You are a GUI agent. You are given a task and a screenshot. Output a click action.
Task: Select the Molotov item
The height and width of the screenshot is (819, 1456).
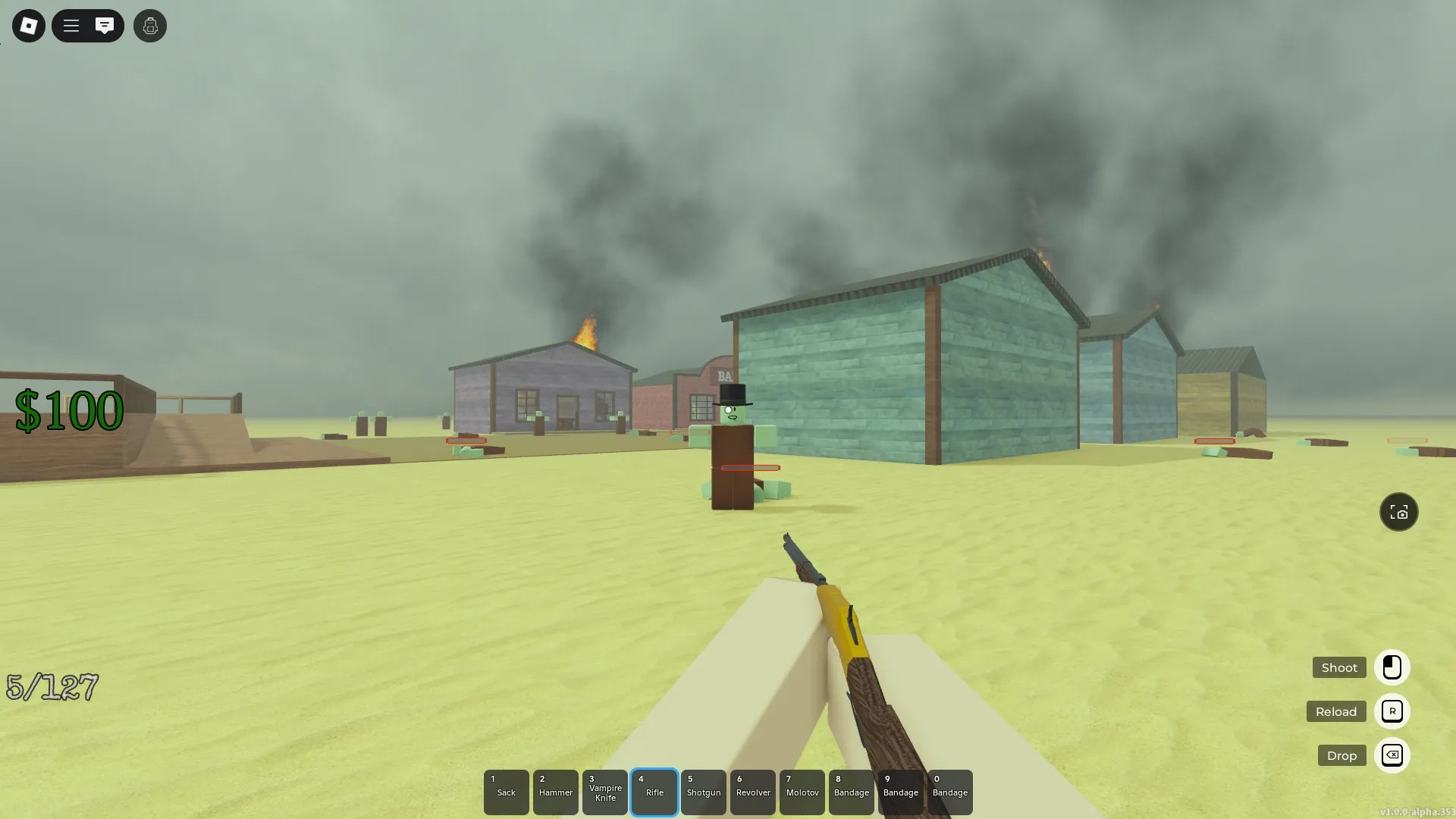(x=802, y=792)
